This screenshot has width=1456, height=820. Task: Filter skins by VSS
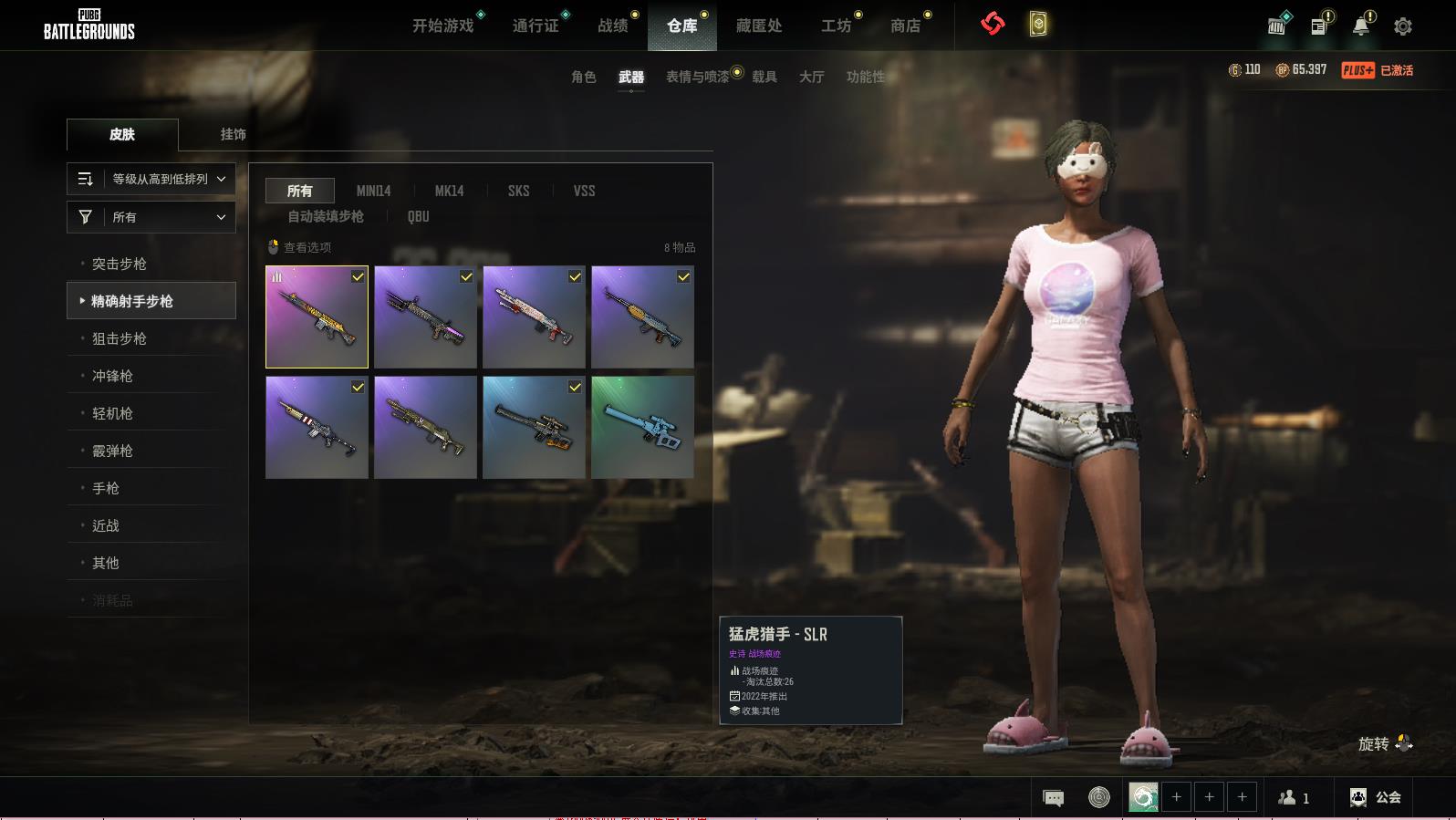(584, 191)
